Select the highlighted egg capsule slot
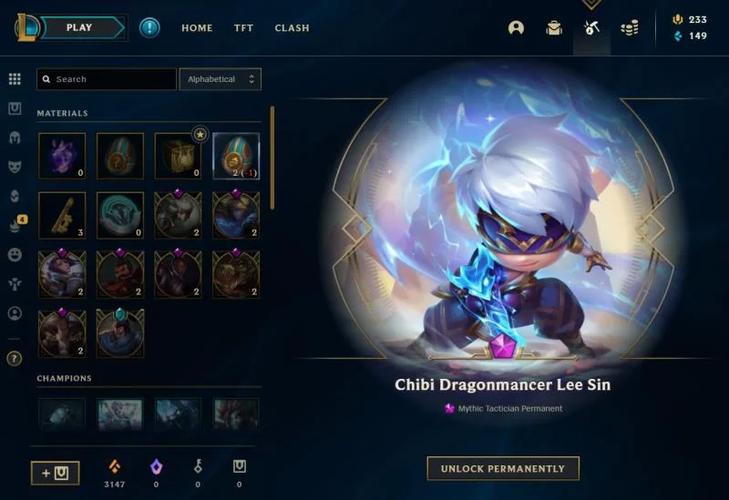 click(236, 156)
